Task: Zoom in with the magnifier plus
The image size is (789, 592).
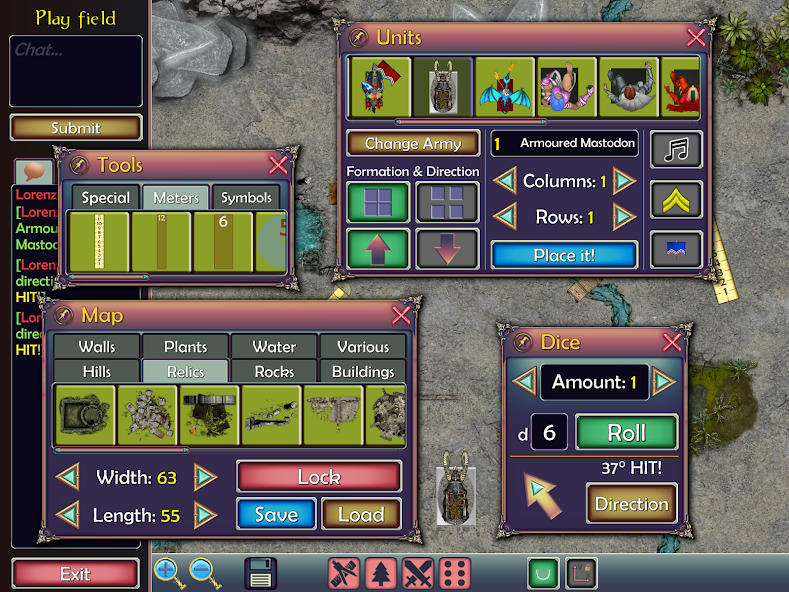Action: (167, 573)
